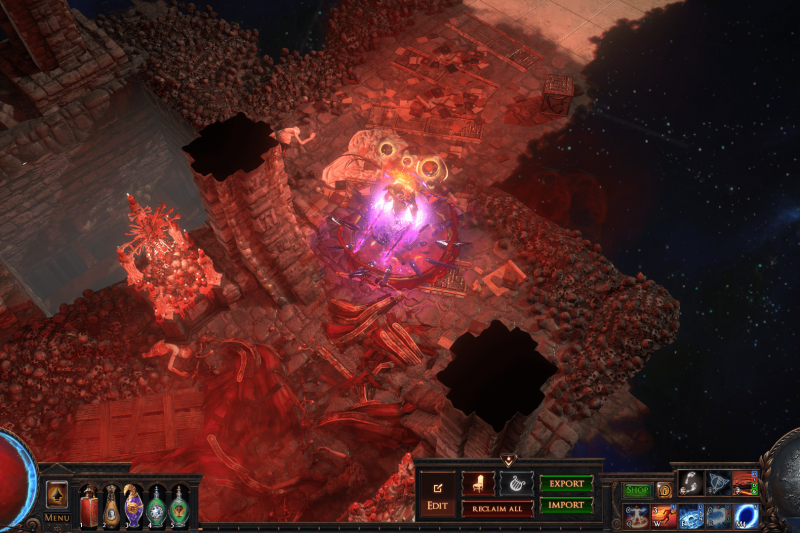This screenshot has height=533, width=800.
Task: Select the footprints movement skill
Action: click(x=691, y=483)
